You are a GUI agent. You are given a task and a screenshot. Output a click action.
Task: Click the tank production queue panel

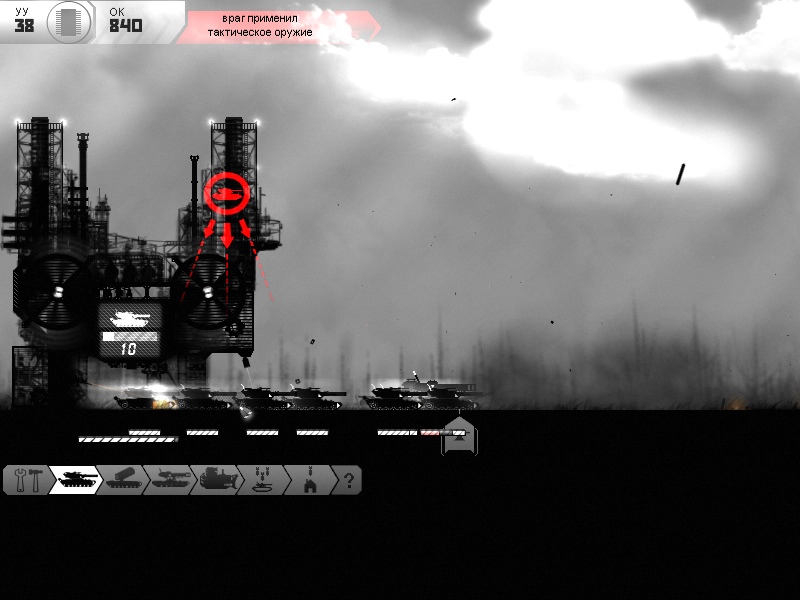(x=129, y=330)
